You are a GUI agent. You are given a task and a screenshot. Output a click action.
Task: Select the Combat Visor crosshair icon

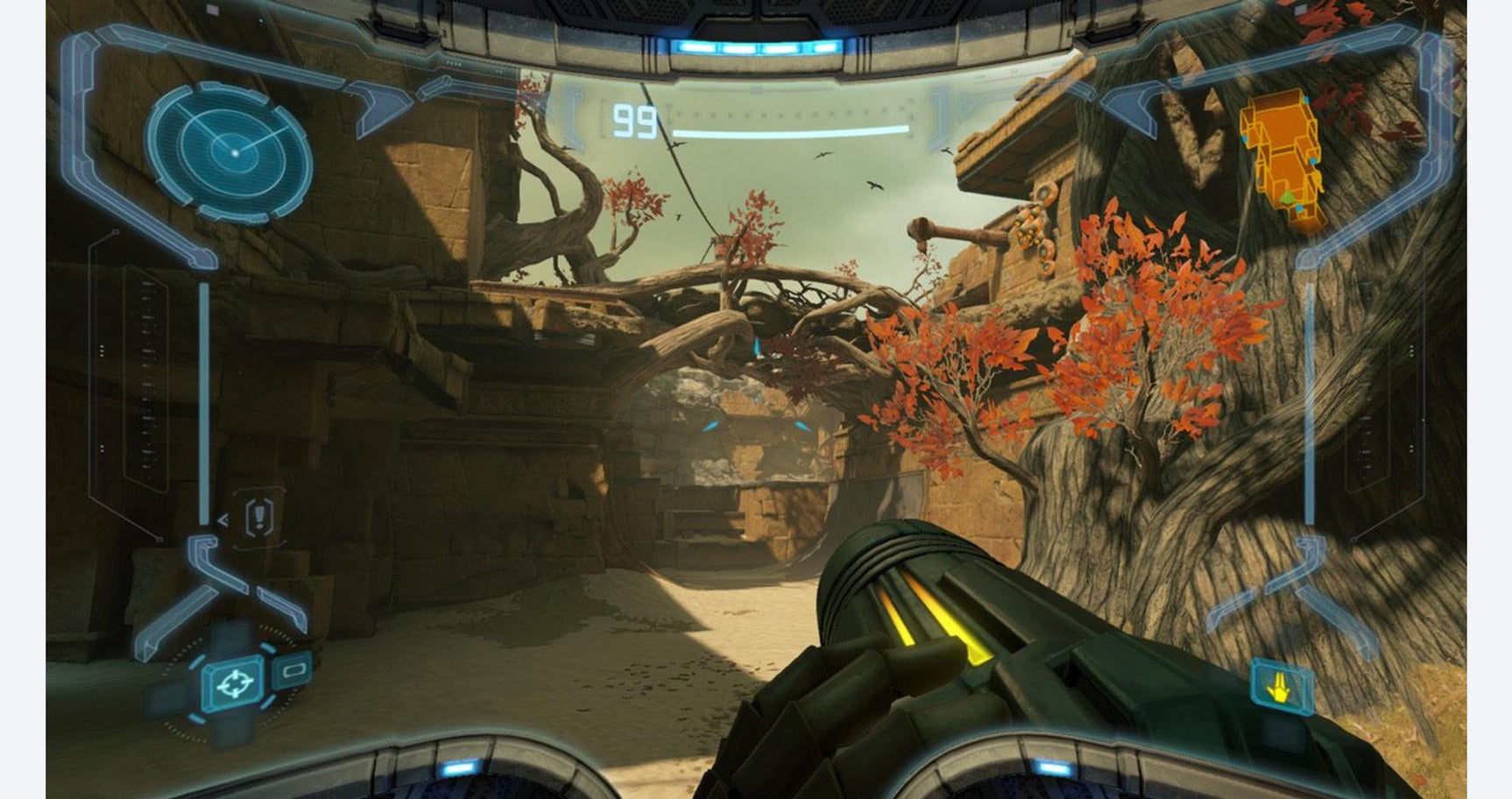pos(233,682)
